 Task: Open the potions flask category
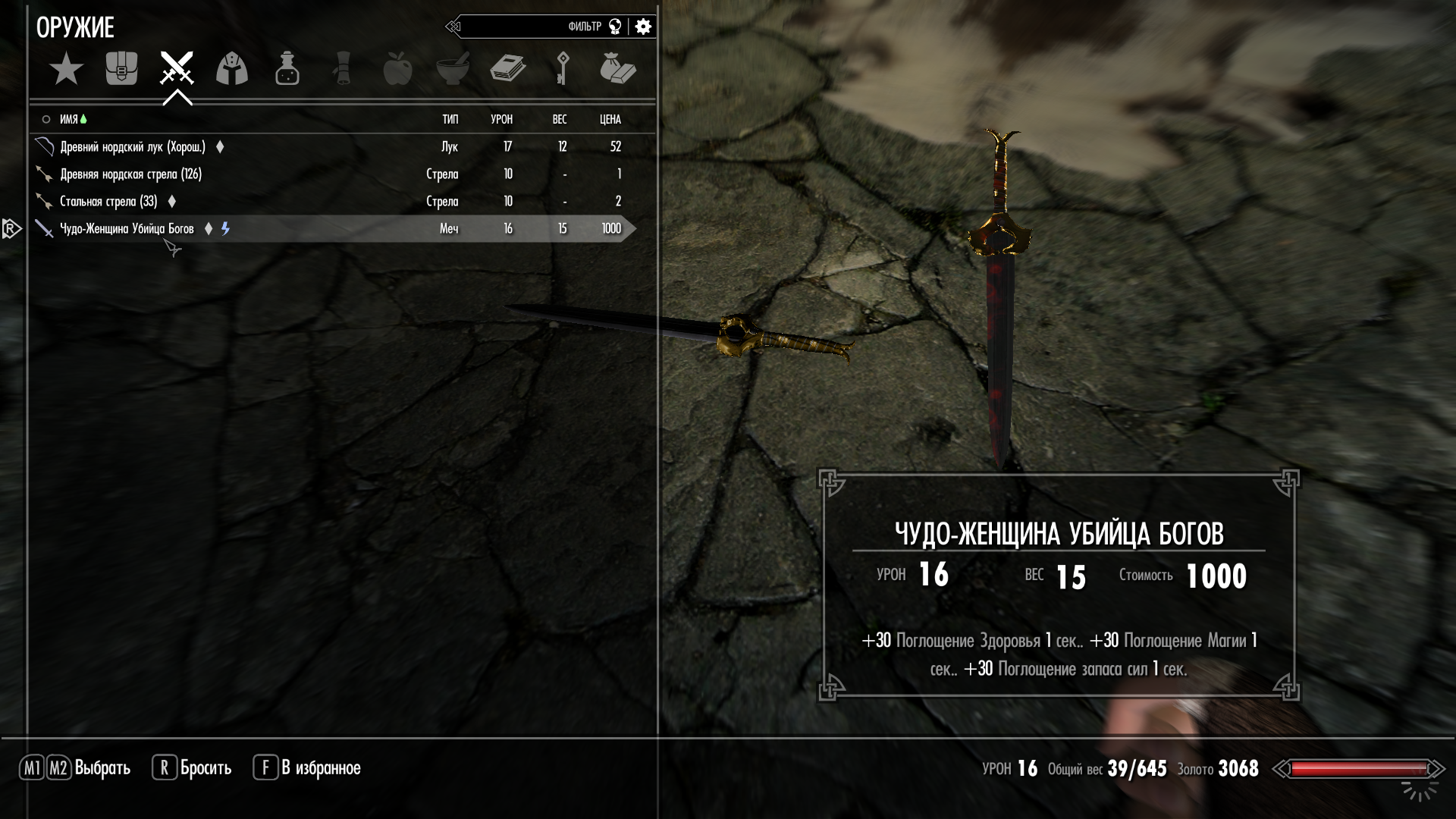pos(287,69)
